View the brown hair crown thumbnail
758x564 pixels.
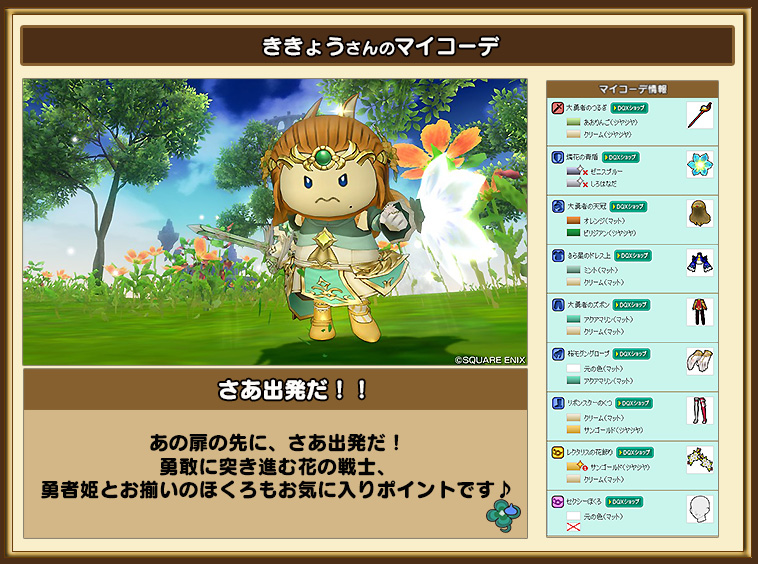pyautogui.click(x=699, y=213)
